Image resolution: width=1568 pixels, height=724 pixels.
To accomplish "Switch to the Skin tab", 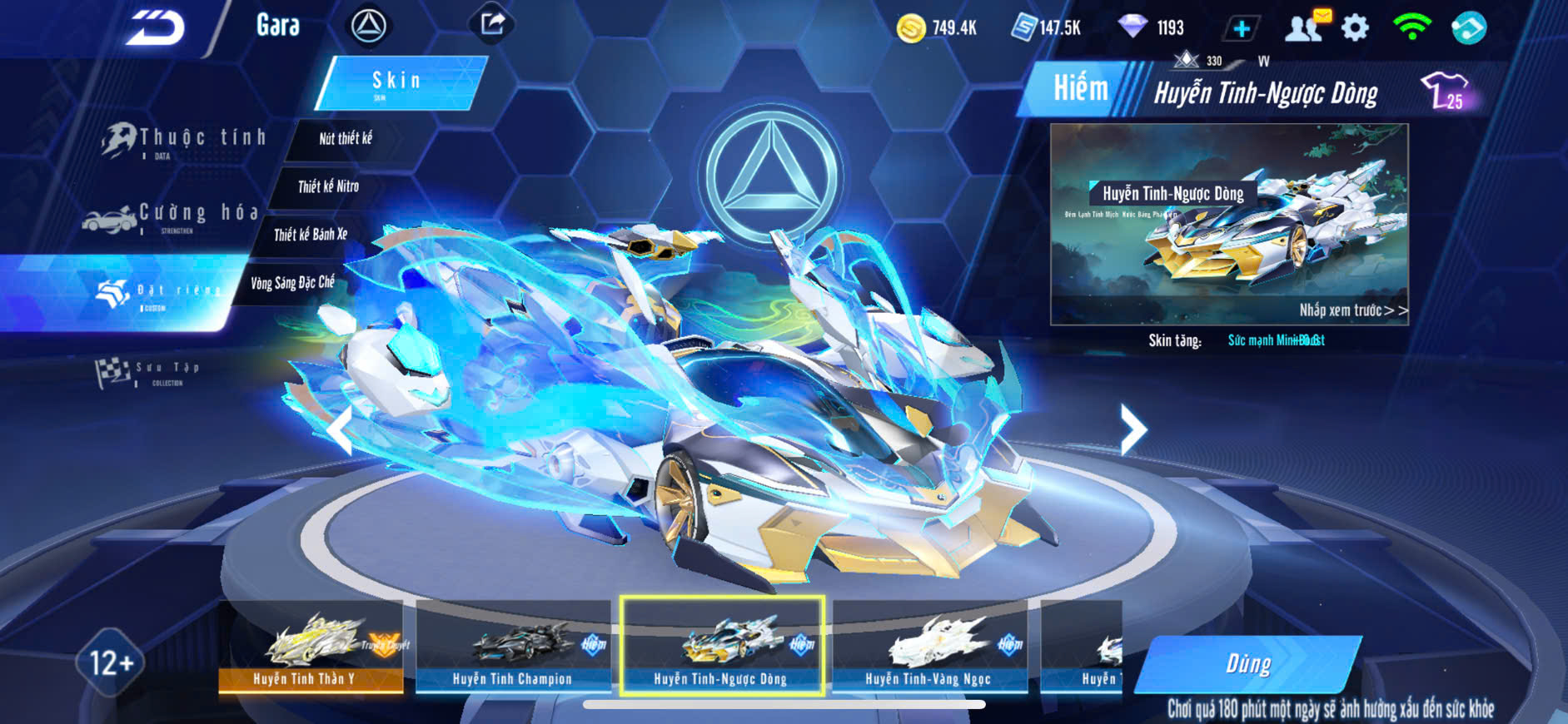I will click(x=399, y=82).
